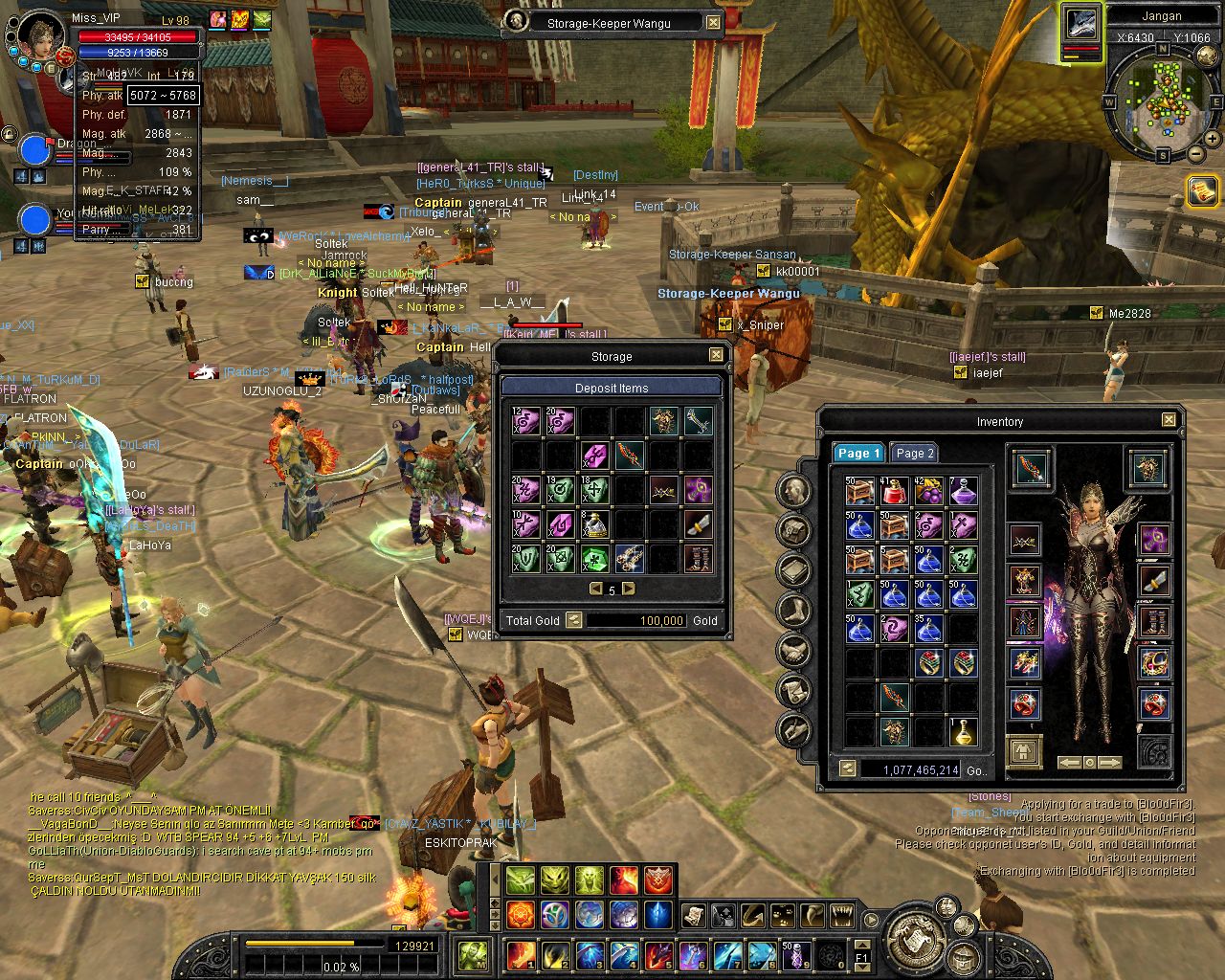This screenshot has width=1225, height=980.
Task: Select the yellow flask in inventory
Action: pyautogui.click(x=963, y=732)
